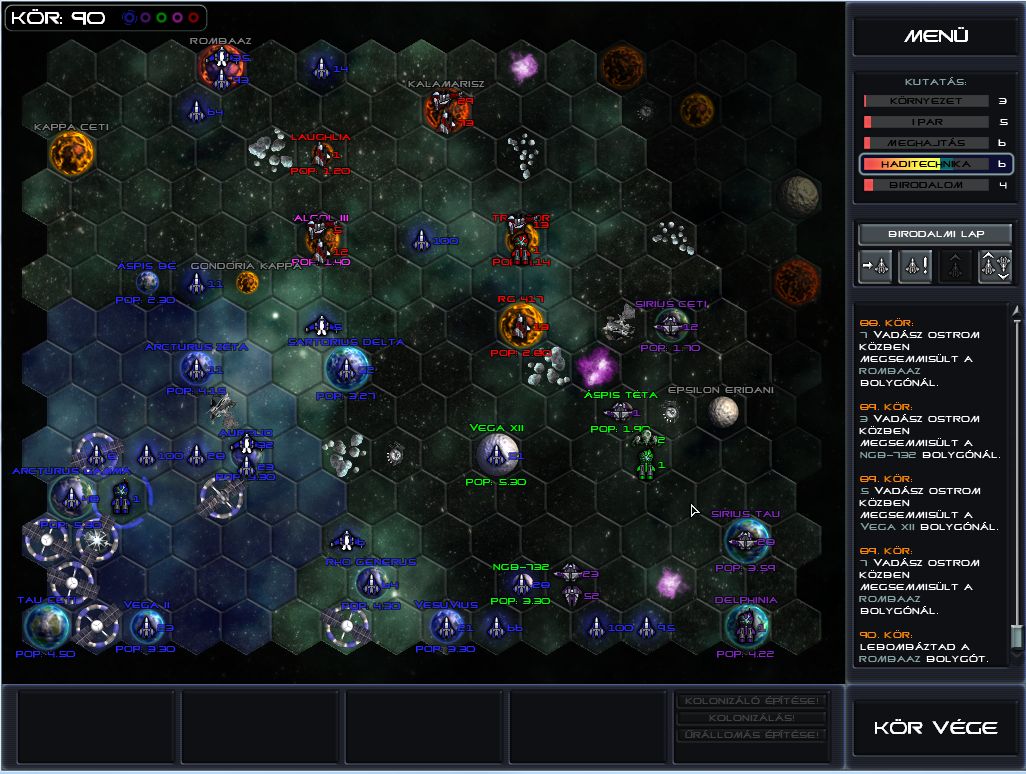The width and height of the screenshot is (1026, 774).
Task: Select the Vega XII planet tile
Action: tap(494, 455)
